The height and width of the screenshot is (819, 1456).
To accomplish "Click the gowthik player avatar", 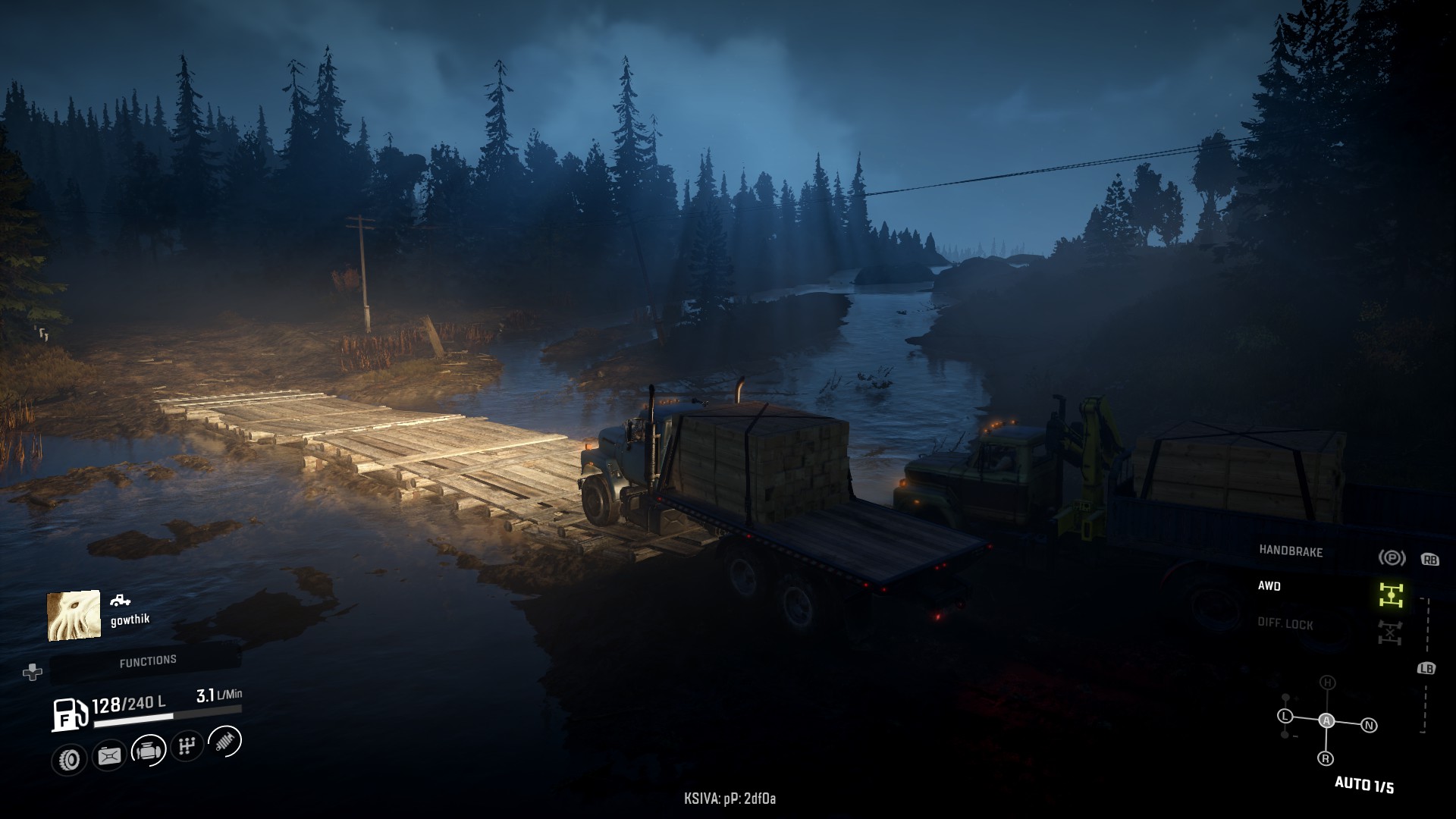I will (x=74, y=615).
